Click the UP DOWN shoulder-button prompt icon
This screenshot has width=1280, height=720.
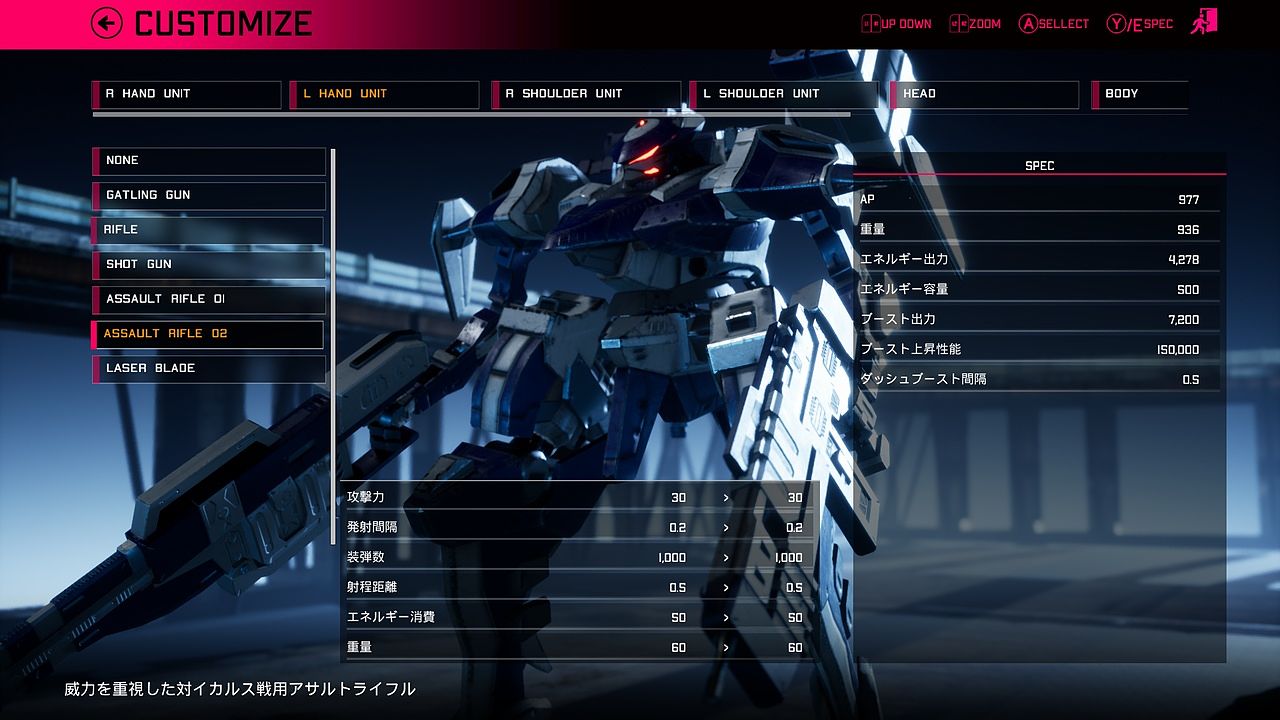tap(869, 22)
